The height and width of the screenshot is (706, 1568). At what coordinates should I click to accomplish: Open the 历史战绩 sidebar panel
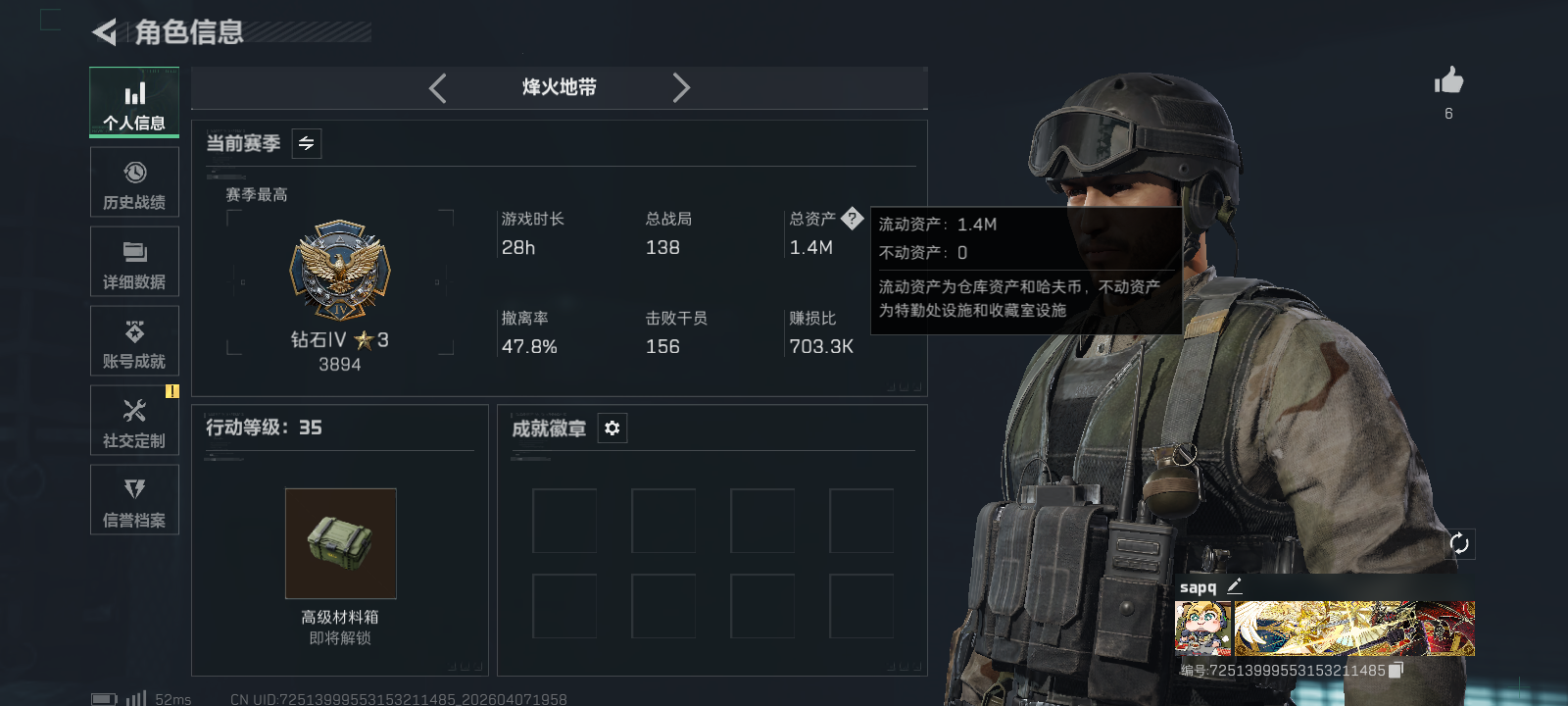(x=134, y=182)
